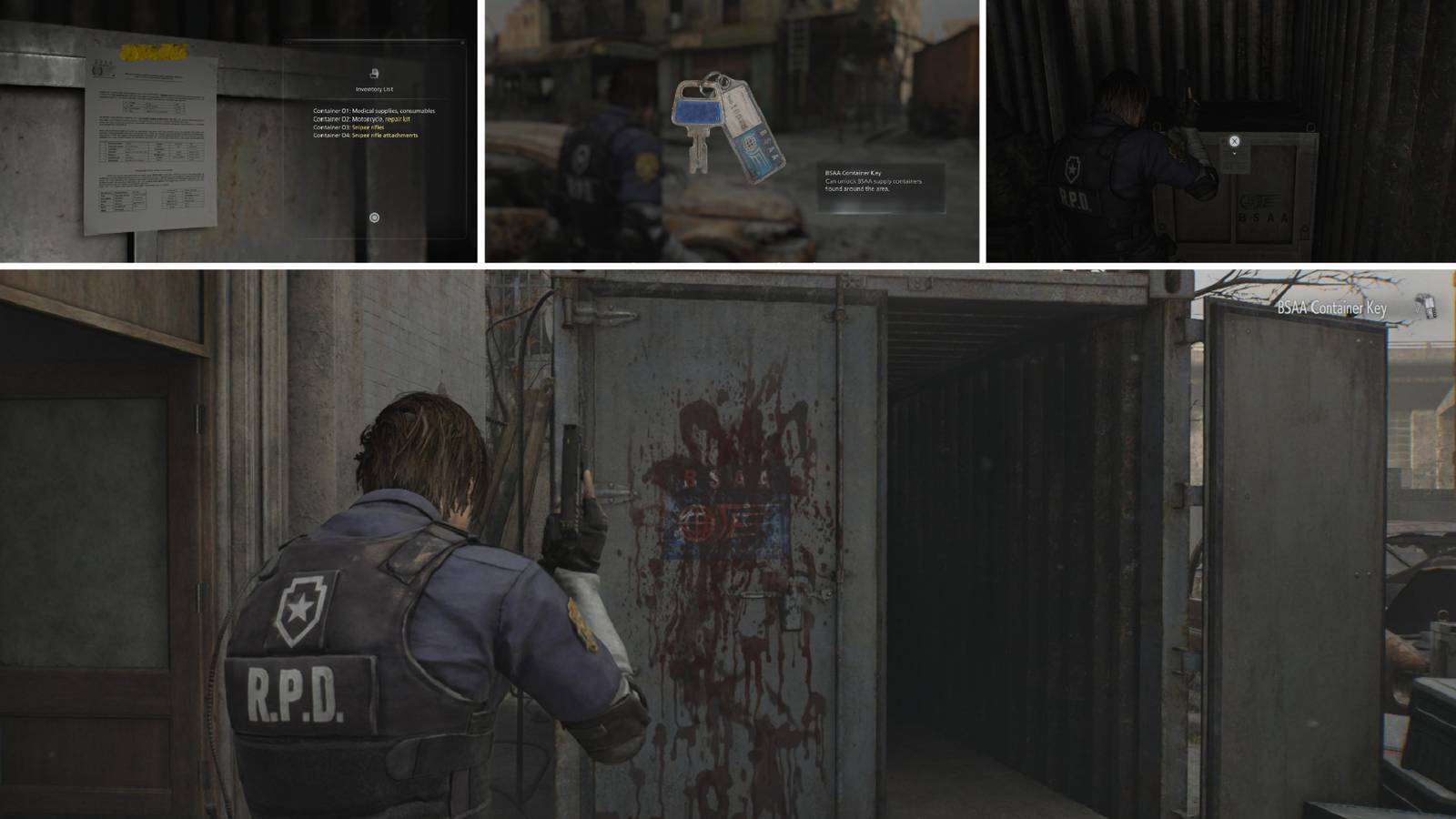Click the circle button prompt below the container list
Image resolution: width=1456 pixels, height=819 pixels.
(x=374, y=217)
